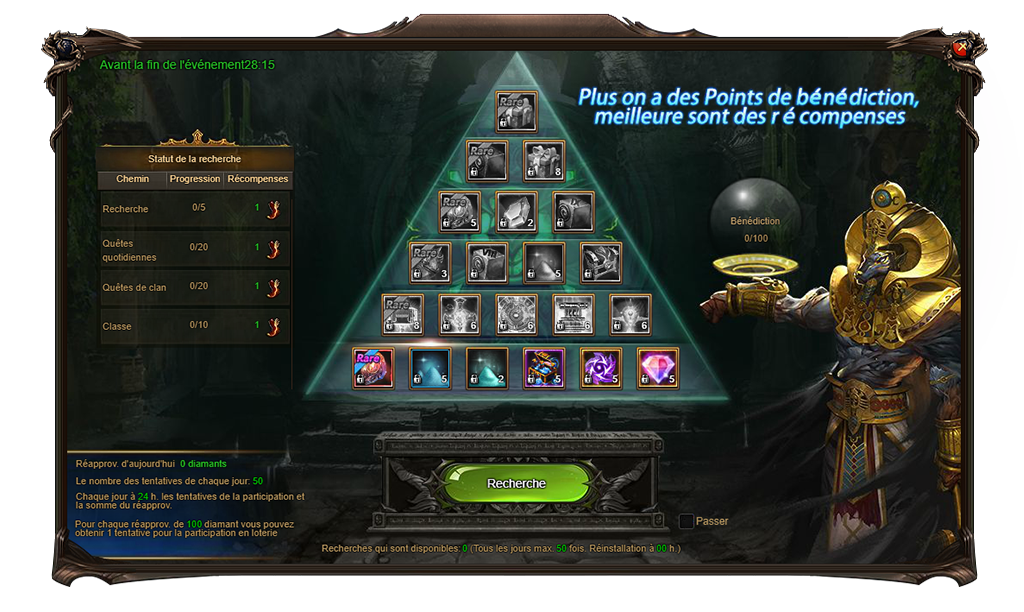The image size is (1024, 612).
Task: Open the Recherche row in the status list
Action: point(195,209)
